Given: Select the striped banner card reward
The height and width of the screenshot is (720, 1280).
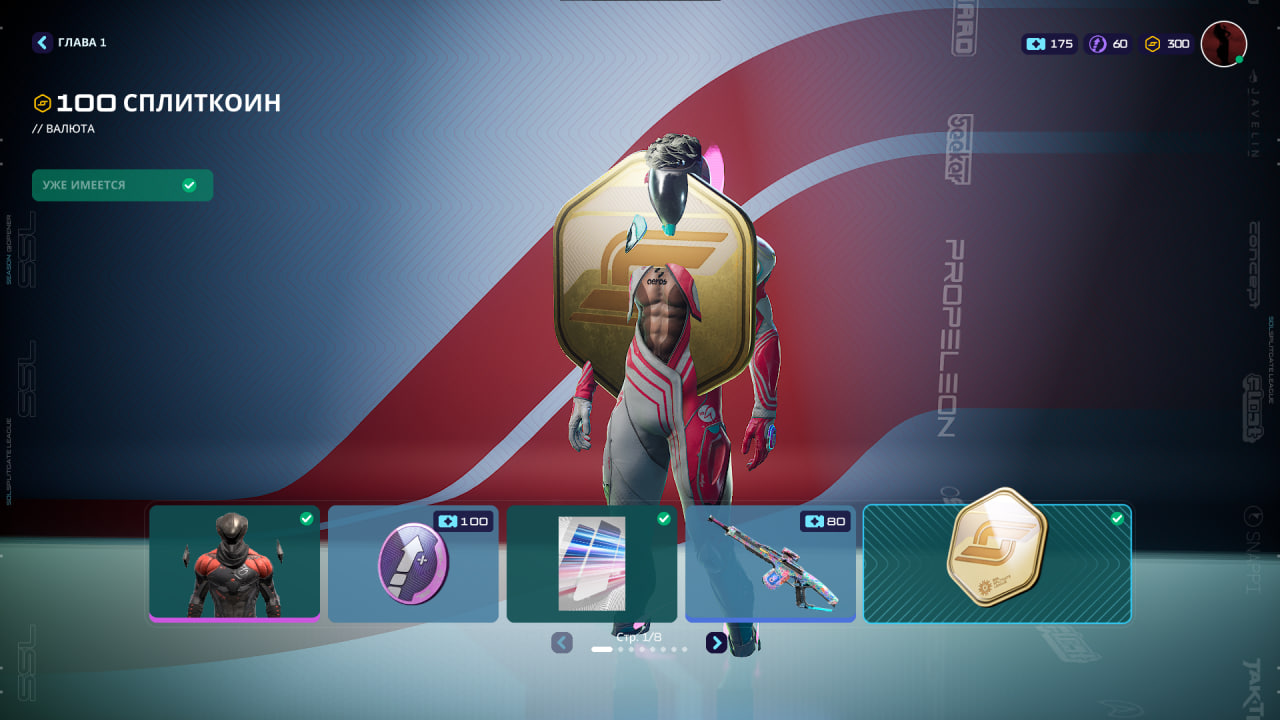Looking at the screenshot, I should click(x=591, y=563).
